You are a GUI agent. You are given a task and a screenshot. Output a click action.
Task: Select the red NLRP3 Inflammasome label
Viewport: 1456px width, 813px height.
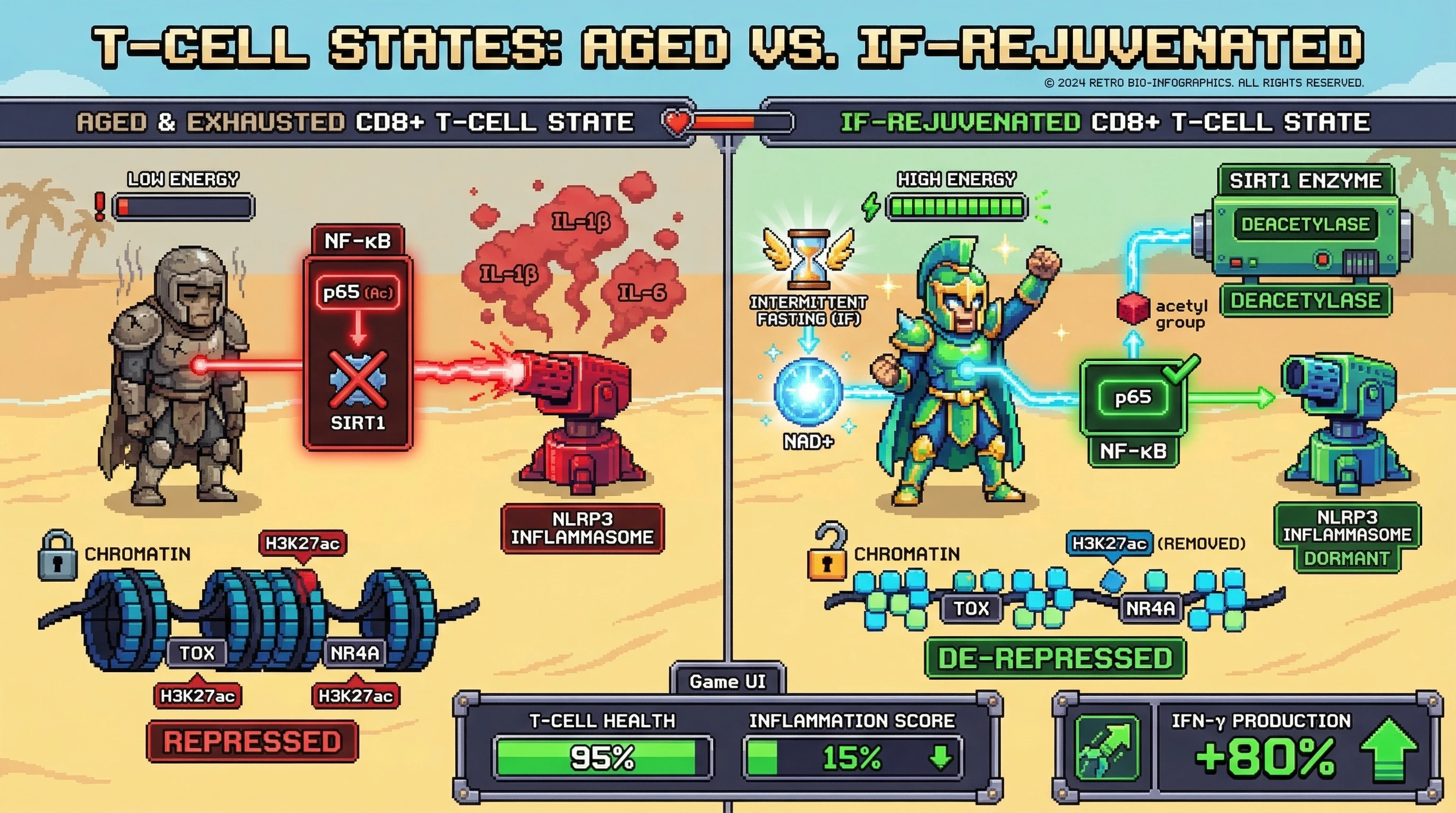point(582,528)
